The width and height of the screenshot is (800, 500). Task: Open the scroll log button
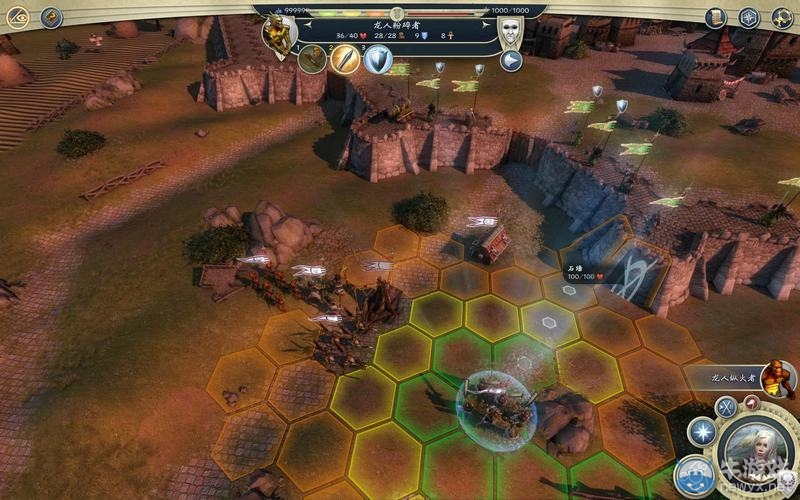[715, 17]
